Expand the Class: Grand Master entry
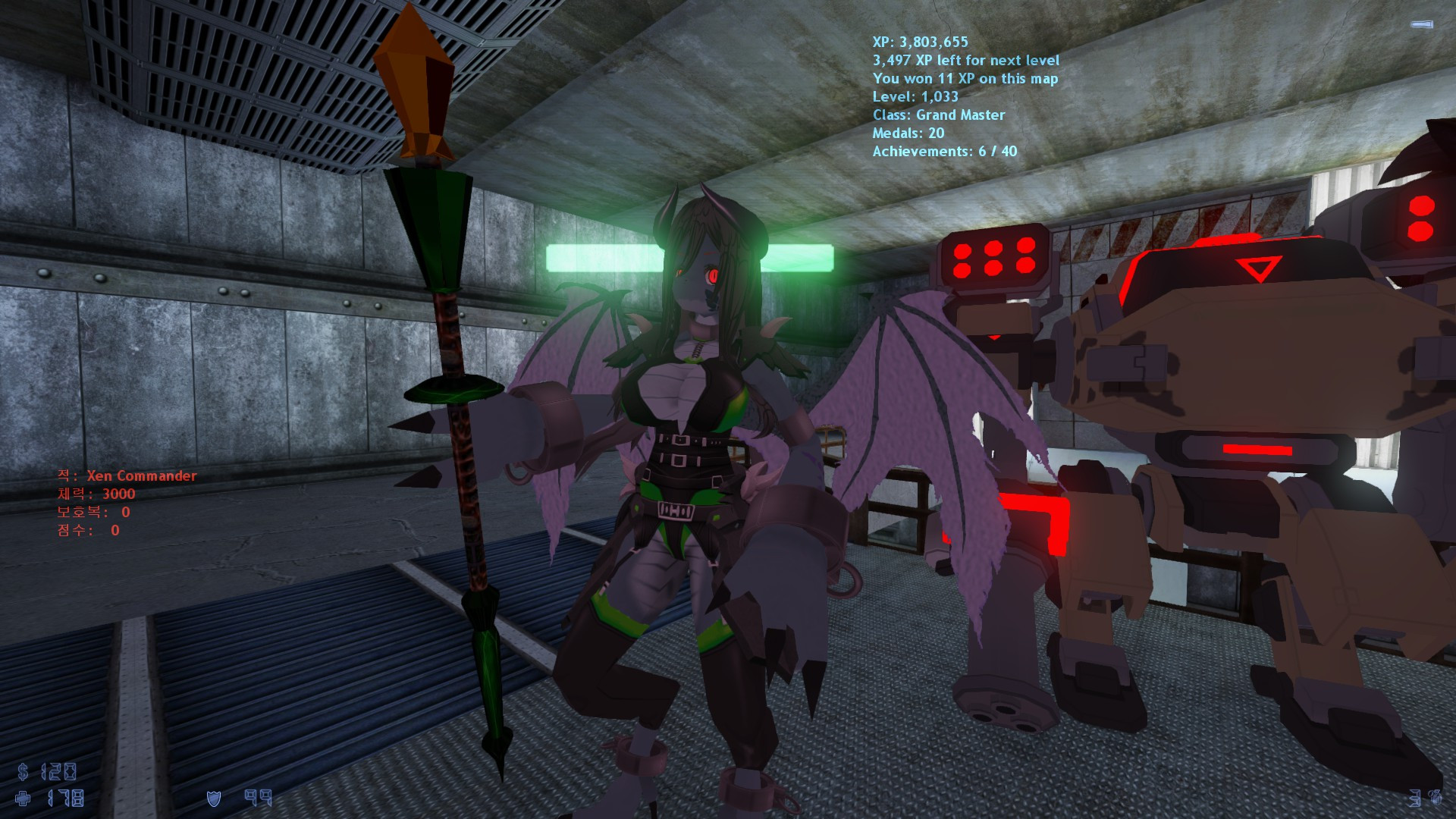The width and height of the screenshot is (1456, 819). [939, 116]
